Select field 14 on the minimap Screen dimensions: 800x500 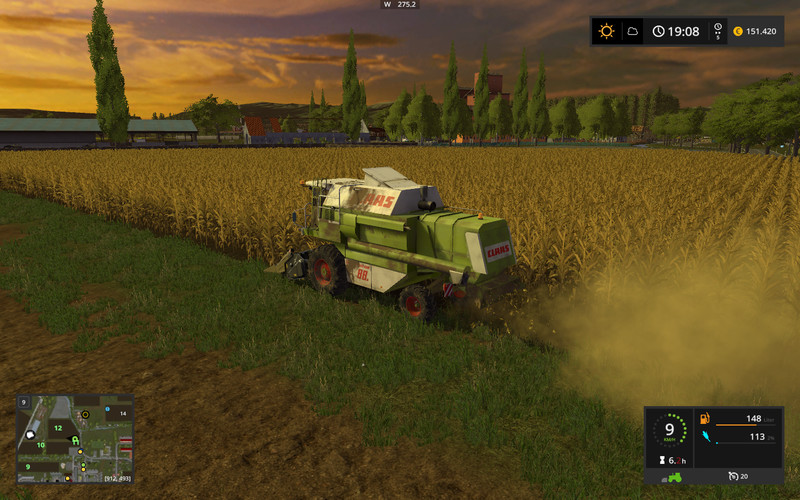point(122,412)
